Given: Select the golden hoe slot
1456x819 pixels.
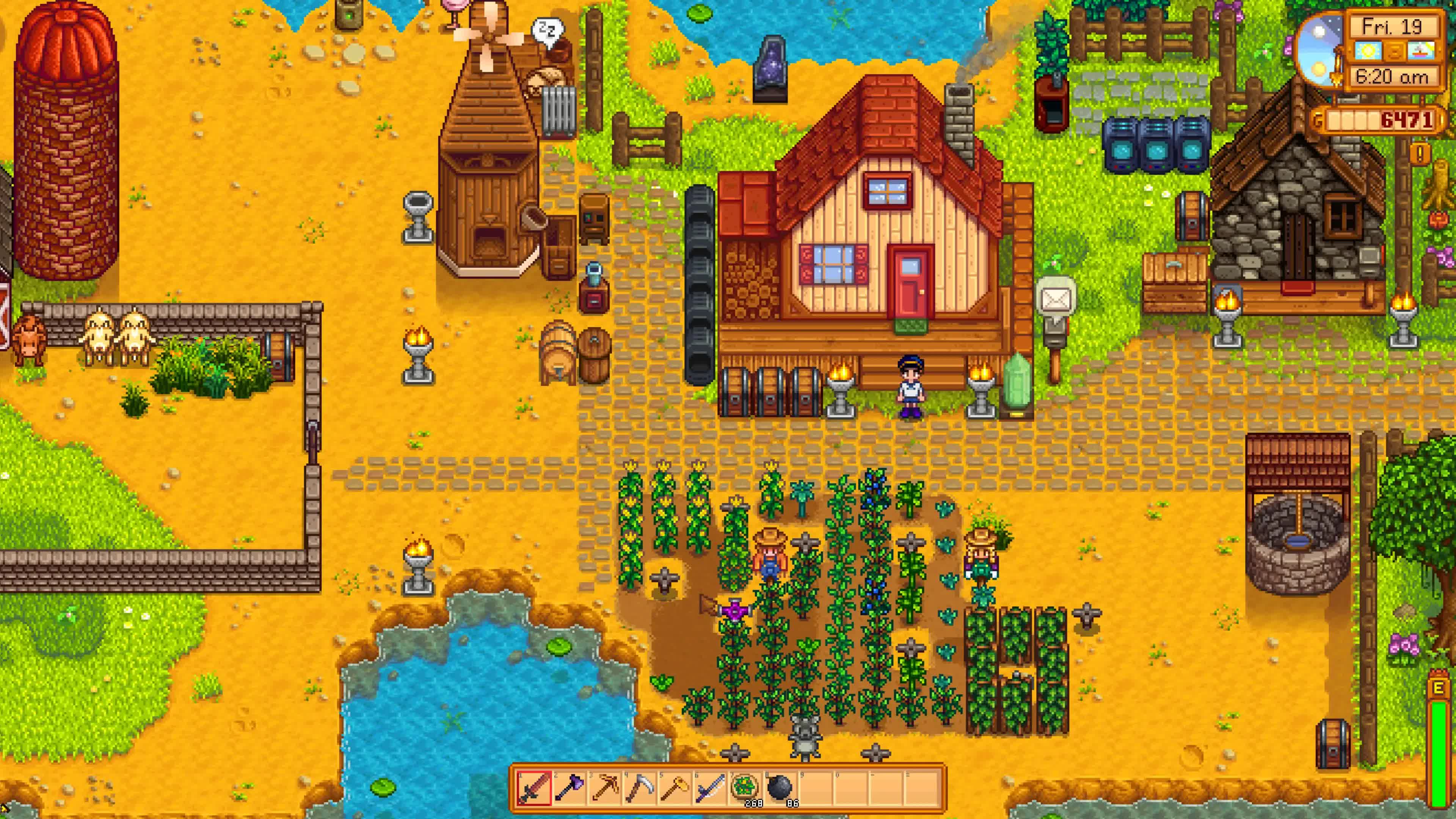Looking at the screenshot, I should point(674,788).
